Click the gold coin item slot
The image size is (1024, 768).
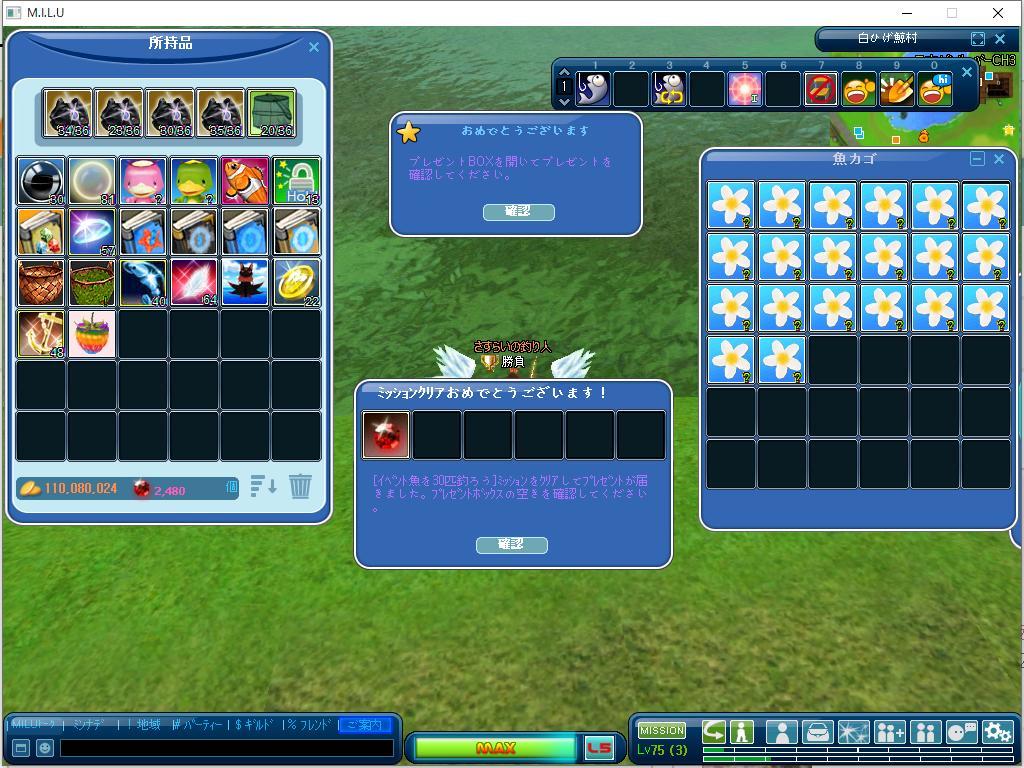[x=296, y=283]
